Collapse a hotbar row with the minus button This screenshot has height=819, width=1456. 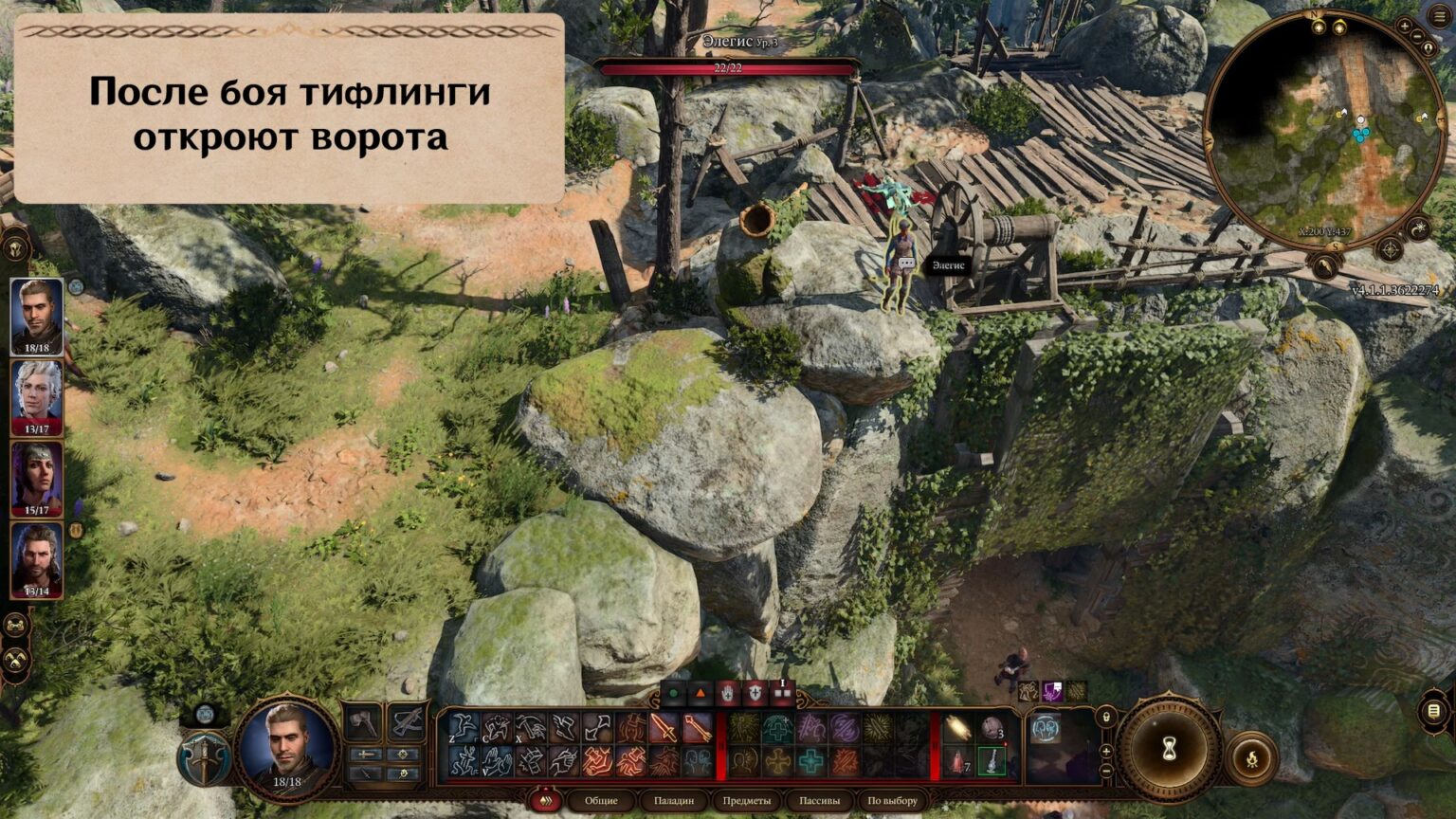[1106, 771]
